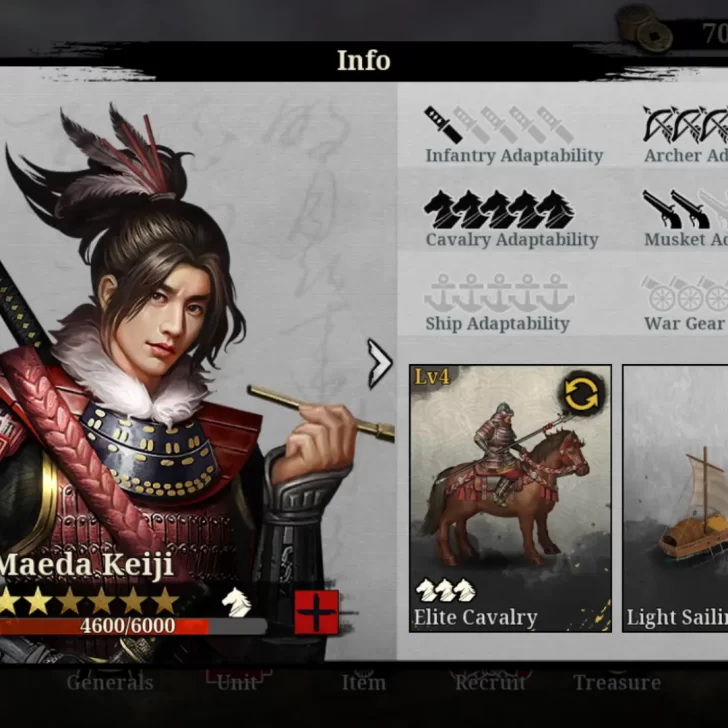
Task: Open the Unit tab
Action: (x=237, y=683)
